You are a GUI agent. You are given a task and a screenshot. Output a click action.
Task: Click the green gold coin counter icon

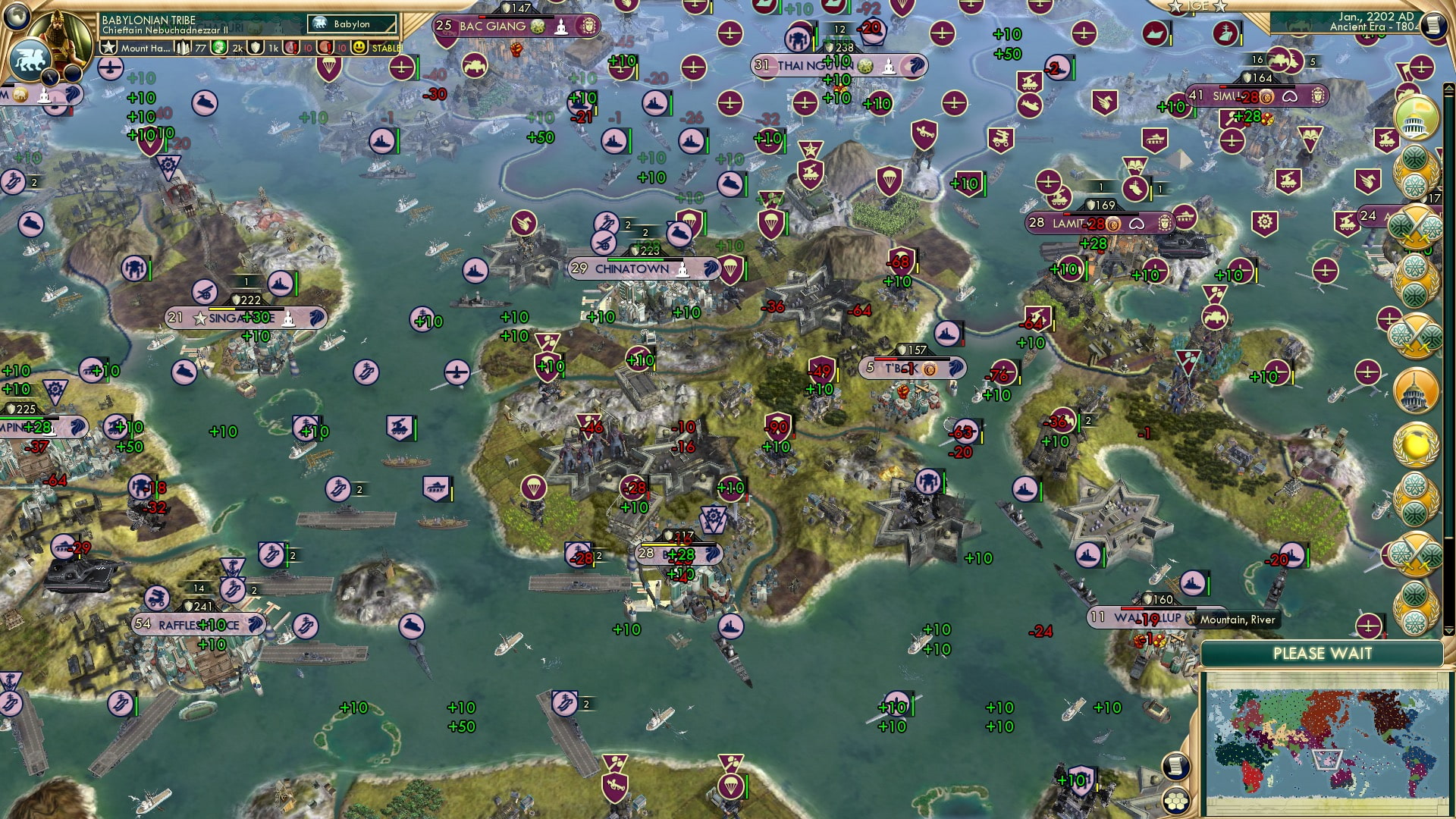point(220,48)
